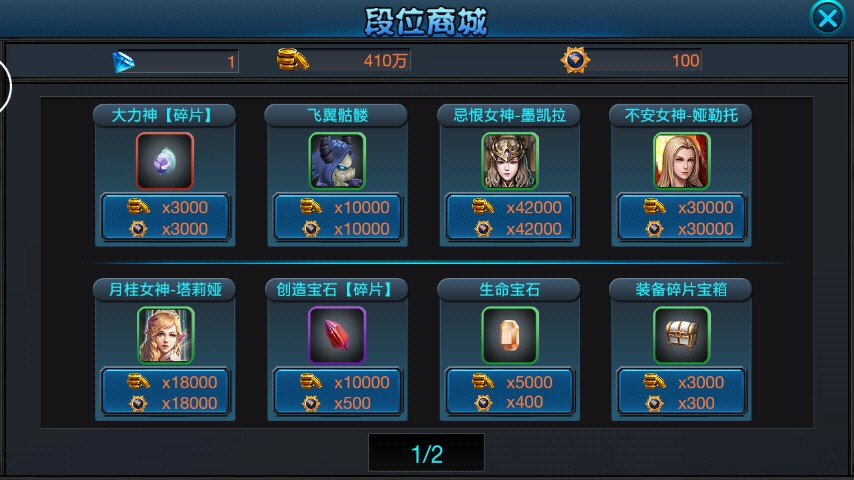Select the 装备碎片宝箱 treasure chest icon
This screenshot has width=854, height=480.
[x=681, y=335]
